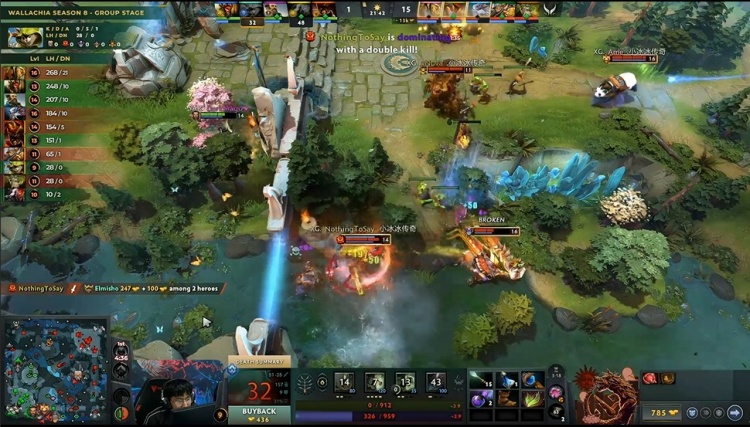Select the hero portrait in the bottom HUD
This screenshot has height=427, width=750.
tap(601, 394)
